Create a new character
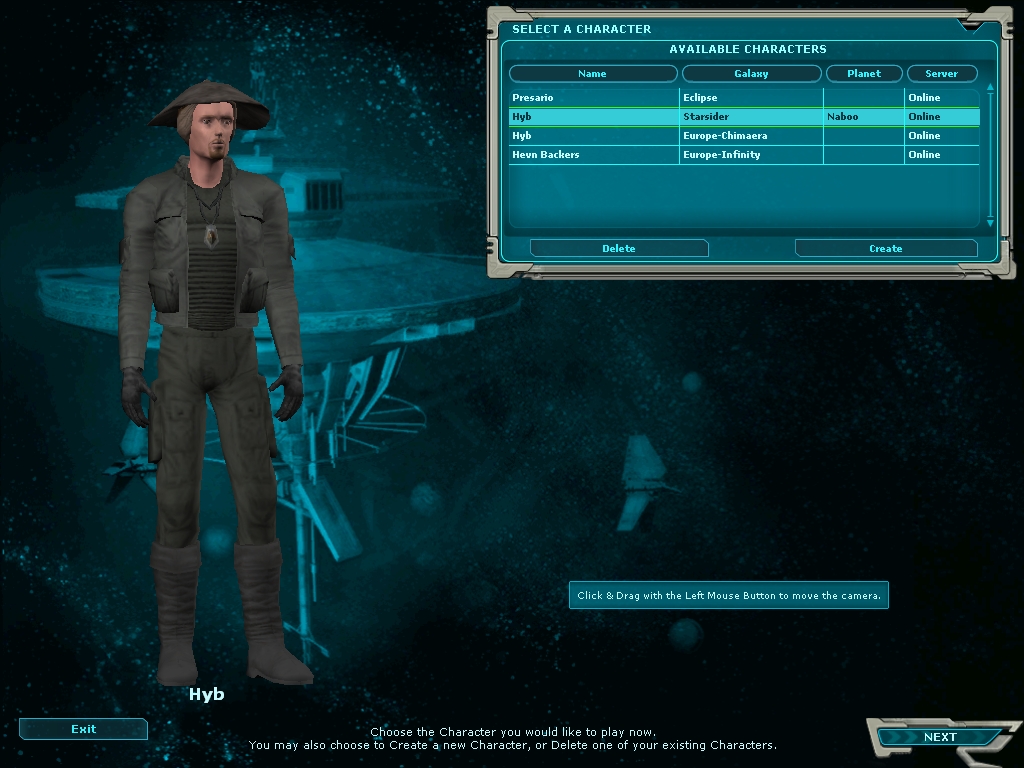 (x=885, y=248)
